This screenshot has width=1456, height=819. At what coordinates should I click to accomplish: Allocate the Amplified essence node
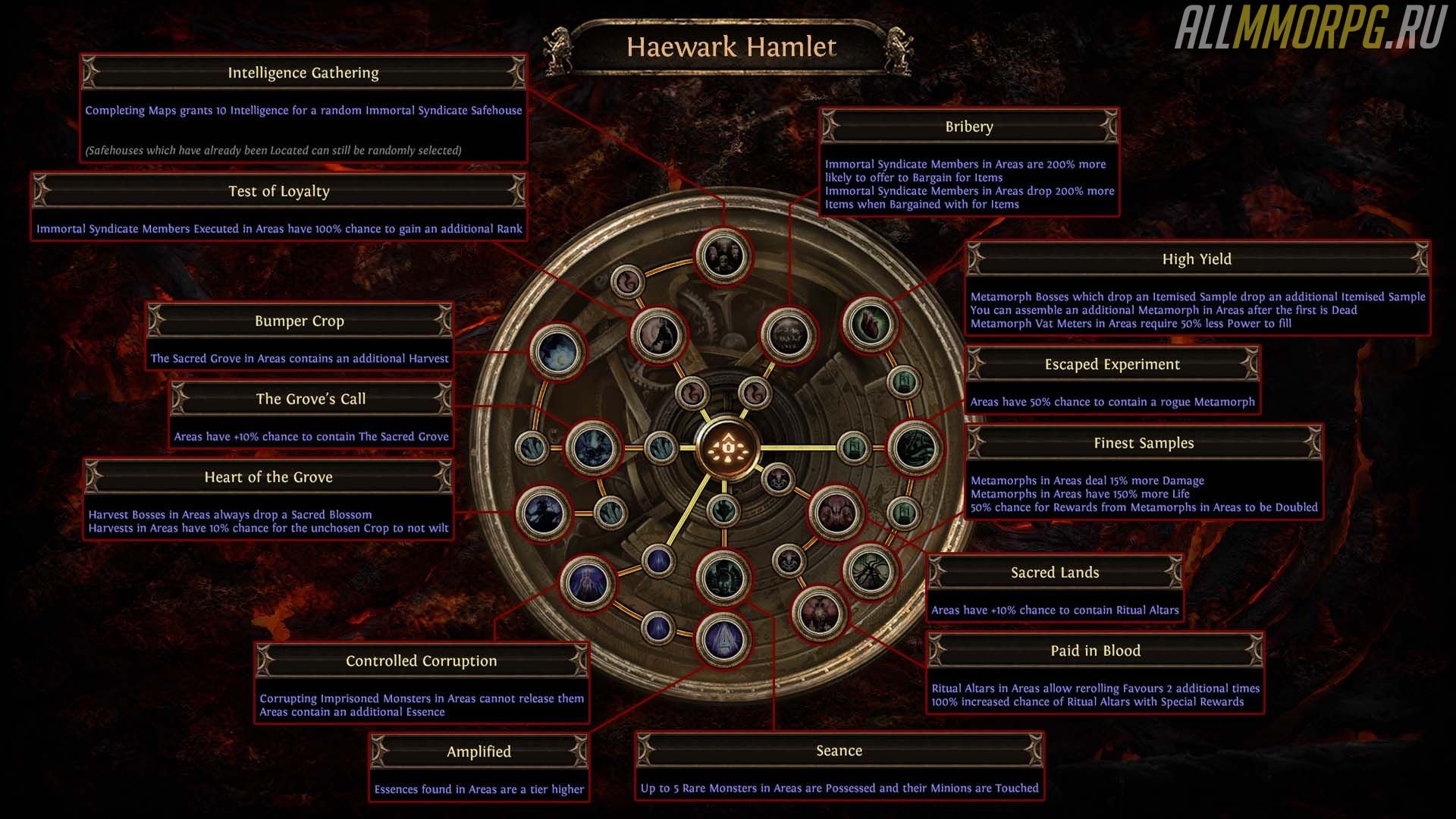(723, 639)
